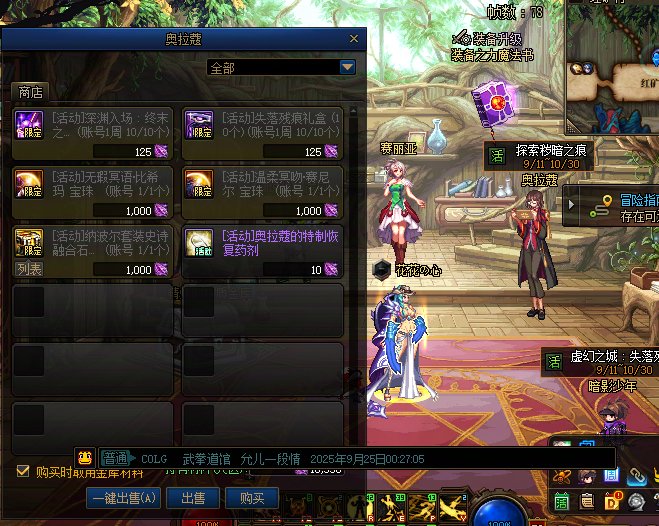The width and height of the screenshot is (659, 526).
Task: Toggle the 购买时取用金库材料 checkbox
Action: [x=24, y=471]
